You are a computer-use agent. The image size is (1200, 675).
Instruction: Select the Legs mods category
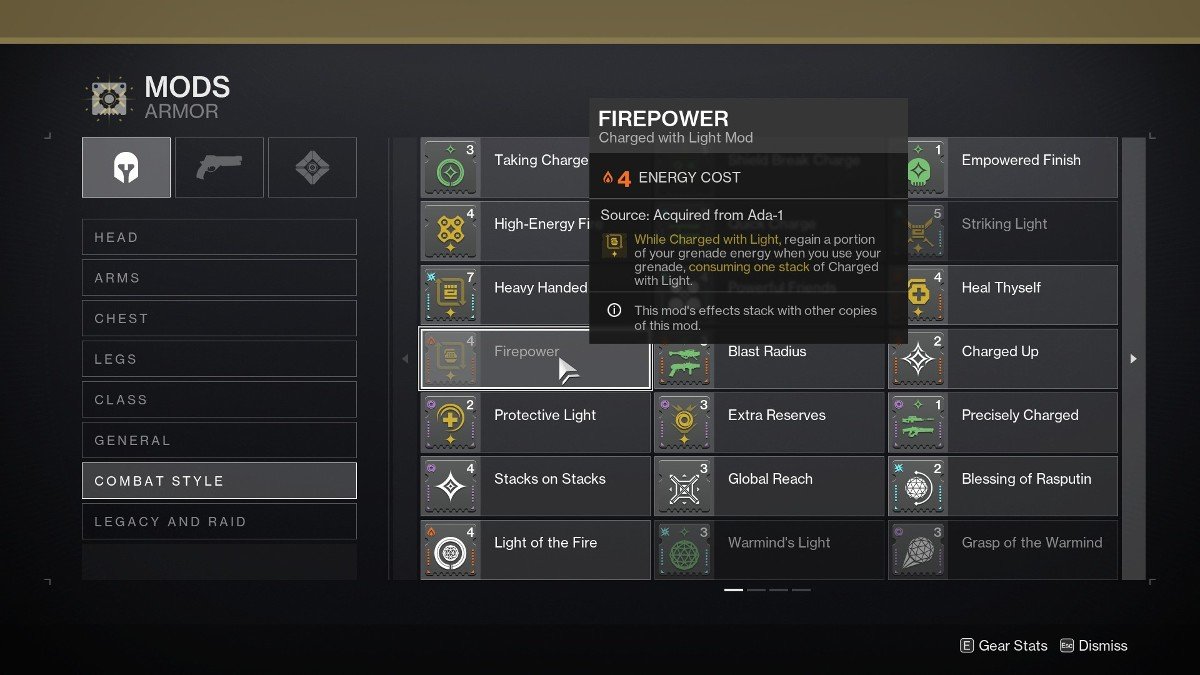pos(219,359)
